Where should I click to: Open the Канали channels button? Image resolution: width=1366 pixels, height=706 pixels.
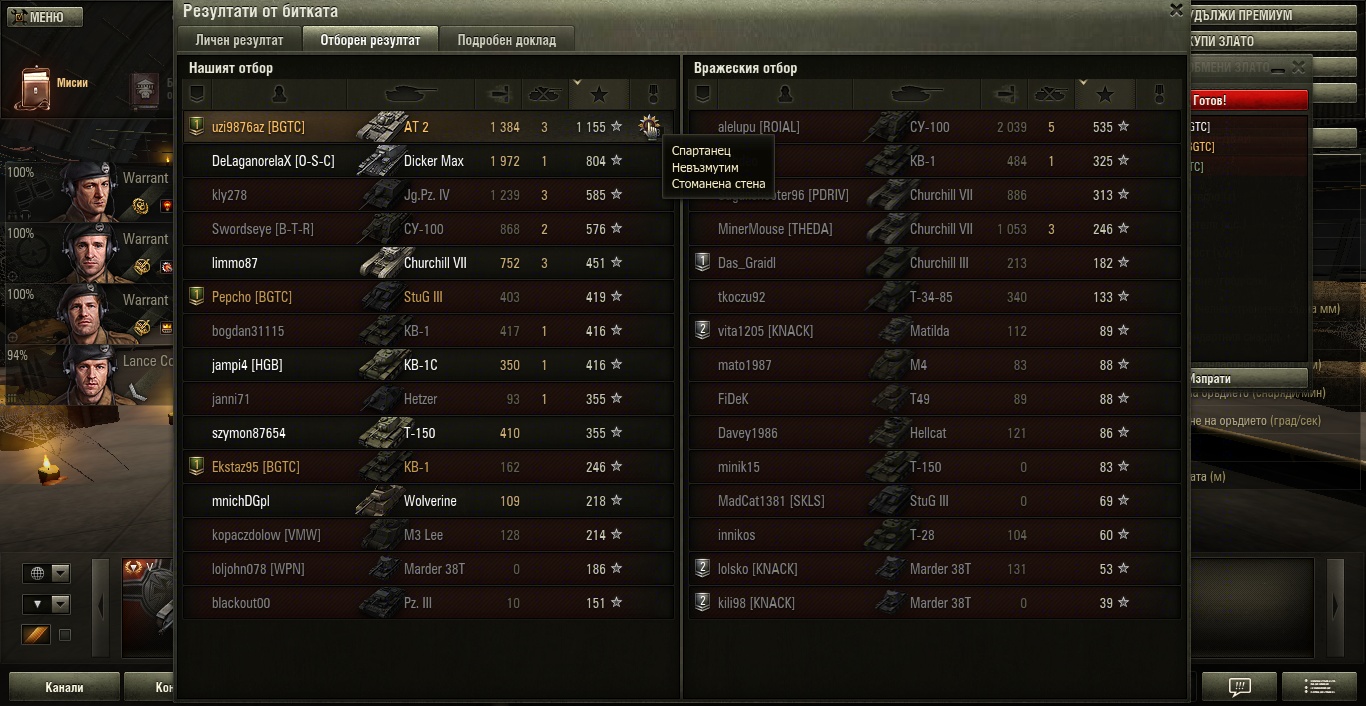tap(64, 688)
